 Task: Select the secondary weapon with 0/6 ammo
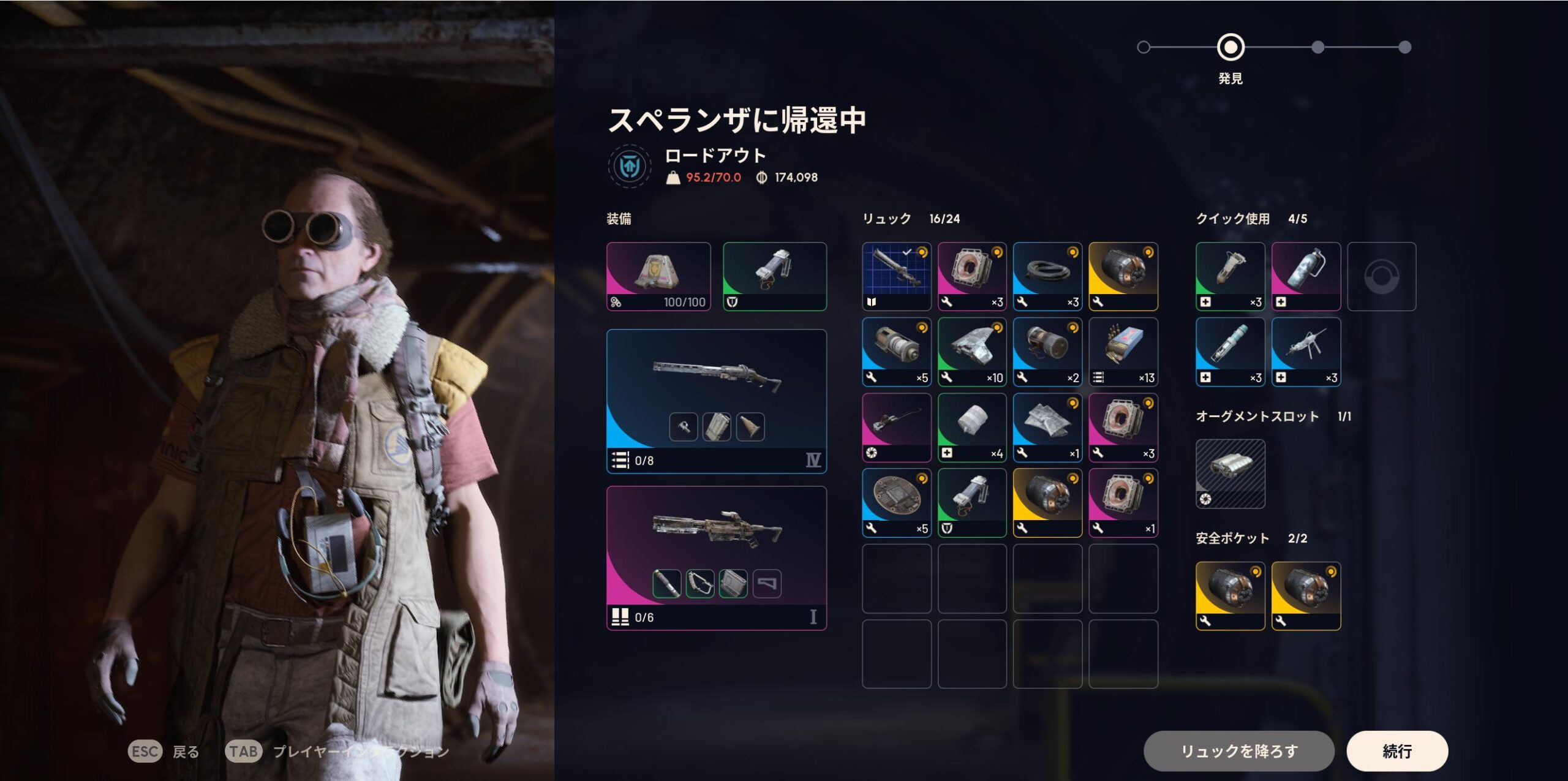pos(716,557)
